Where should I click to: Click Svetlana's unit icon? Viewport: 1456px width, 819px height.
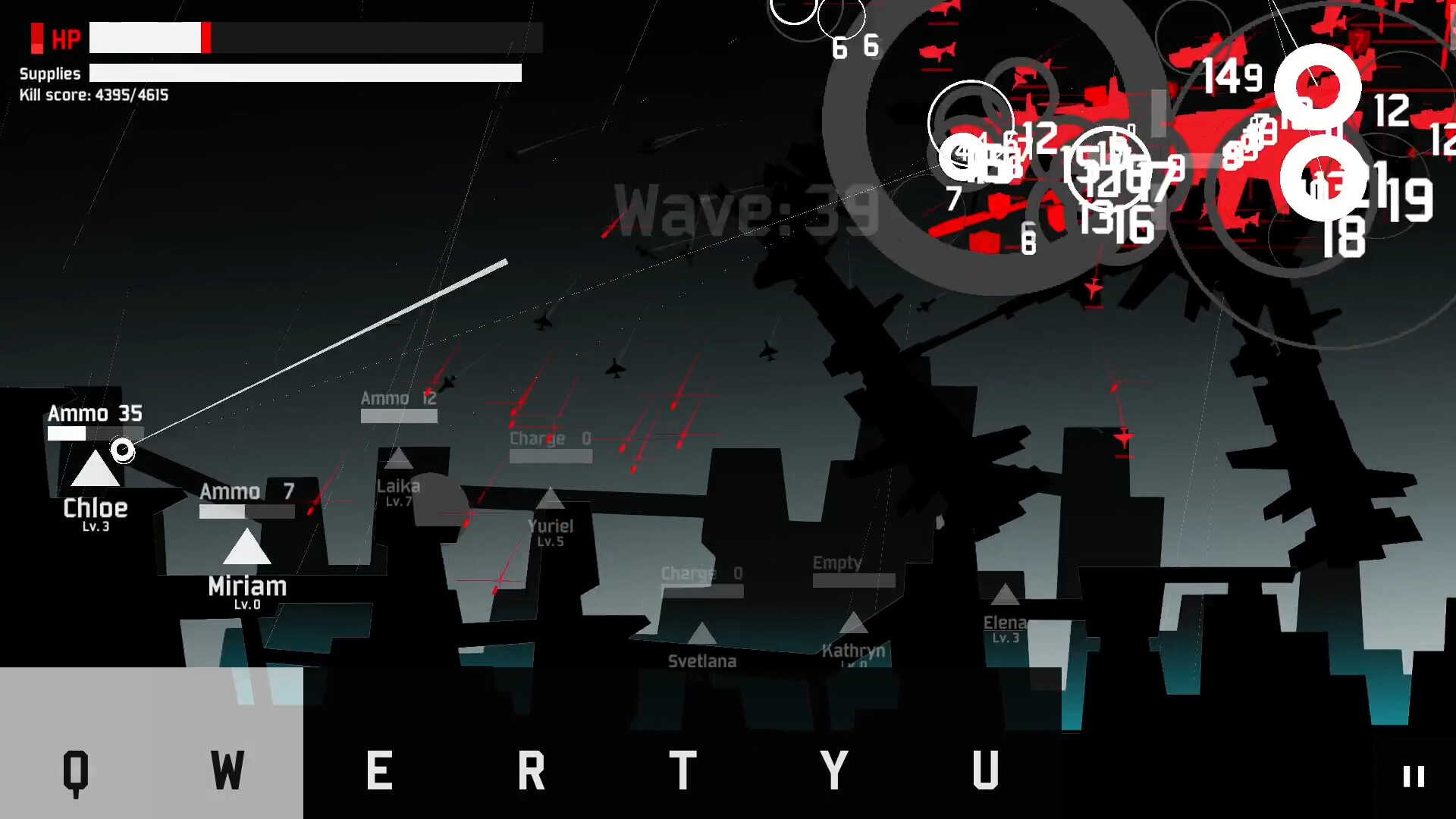(x=702, y=635)
